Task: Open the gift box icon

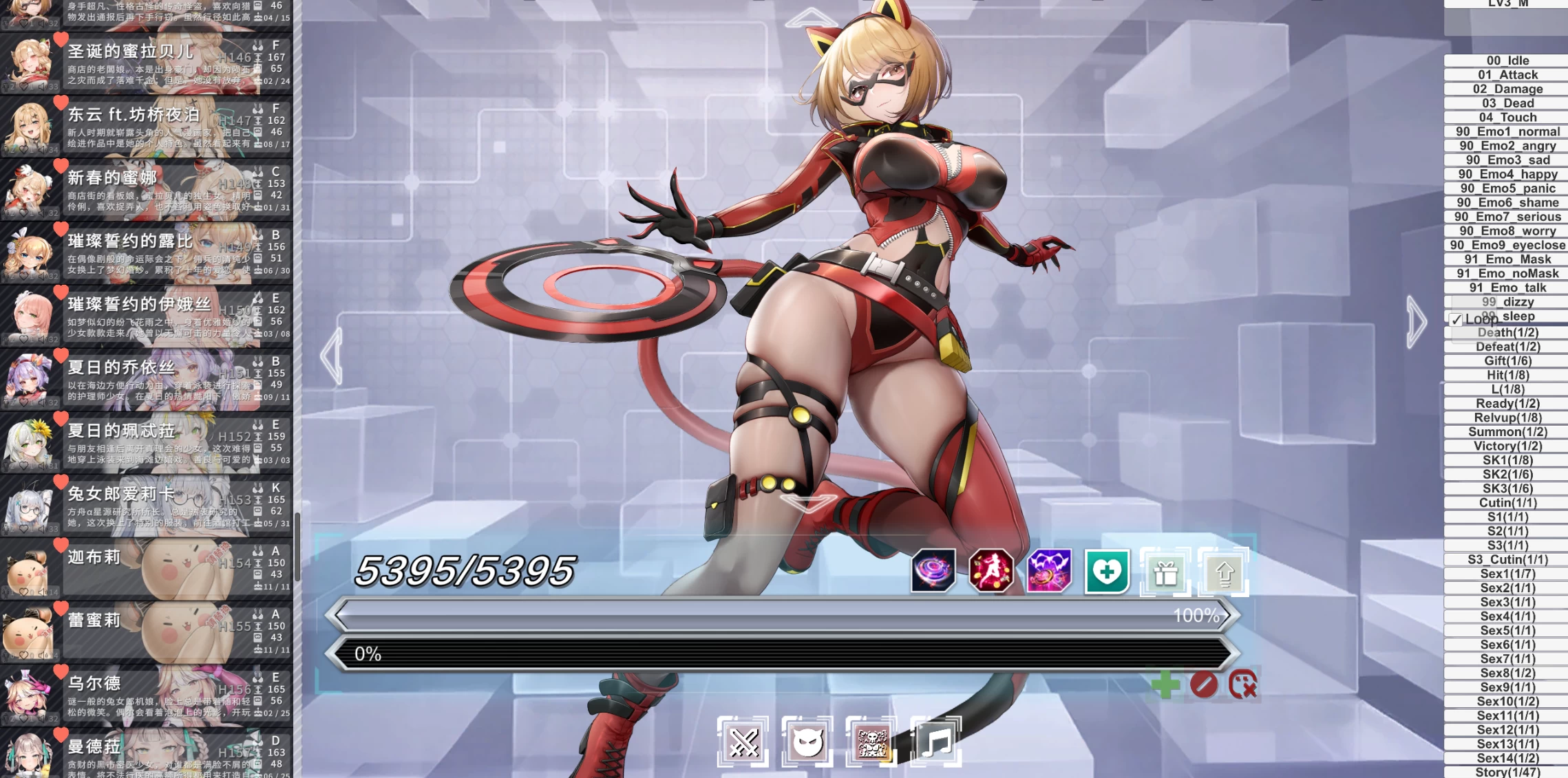Action: tap(1165, 572)
